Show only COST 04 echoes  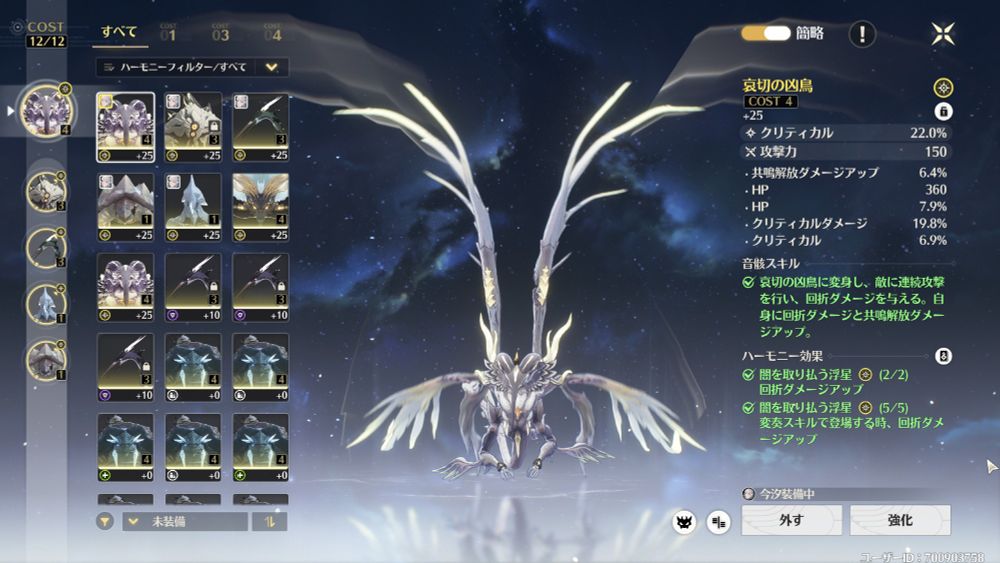pyautogui.click(x=272, y=33)
